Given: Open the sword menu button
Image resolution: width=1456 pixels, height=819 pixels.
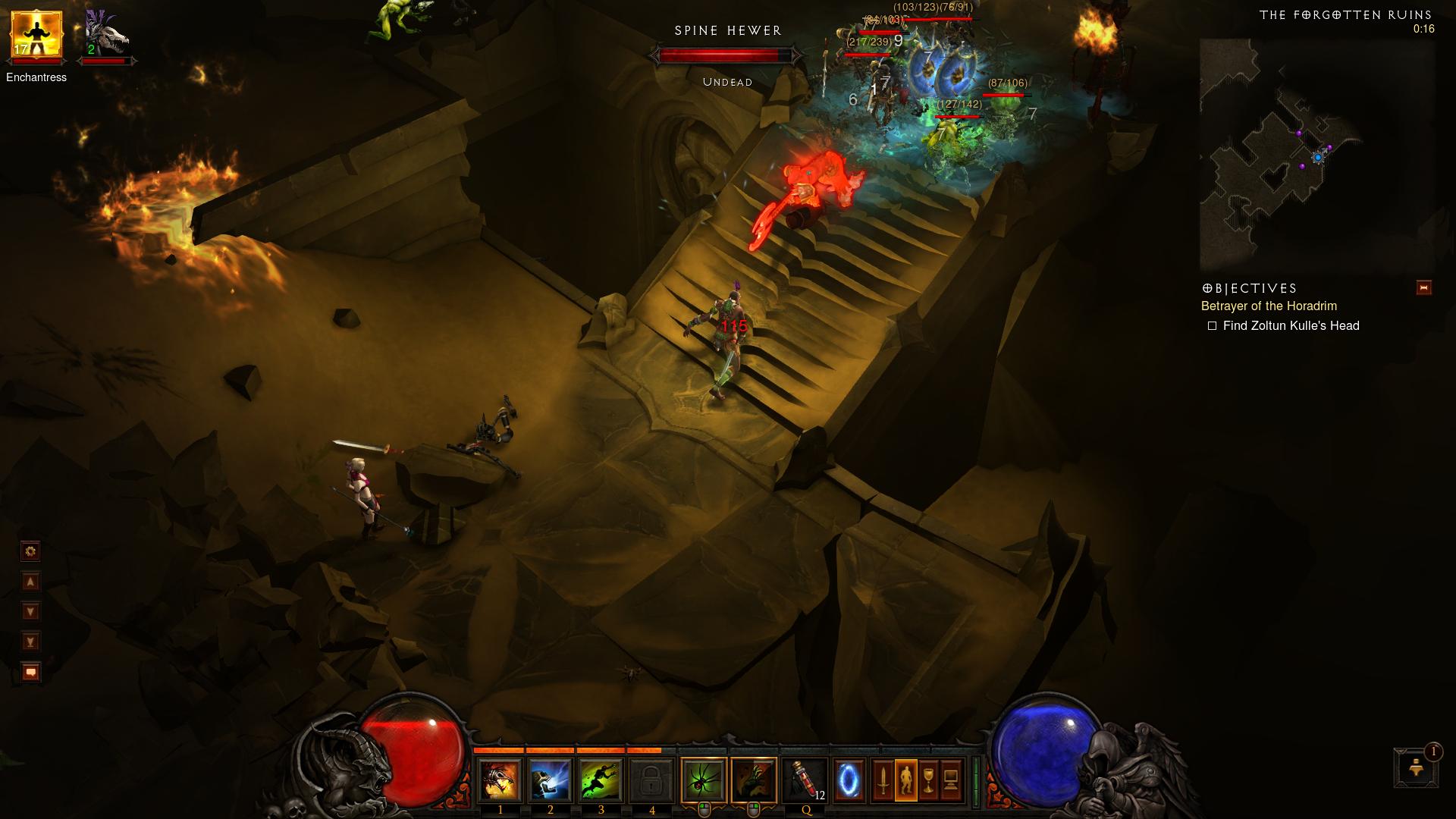Looking at the screenshot, I should (x=883, y=780).
